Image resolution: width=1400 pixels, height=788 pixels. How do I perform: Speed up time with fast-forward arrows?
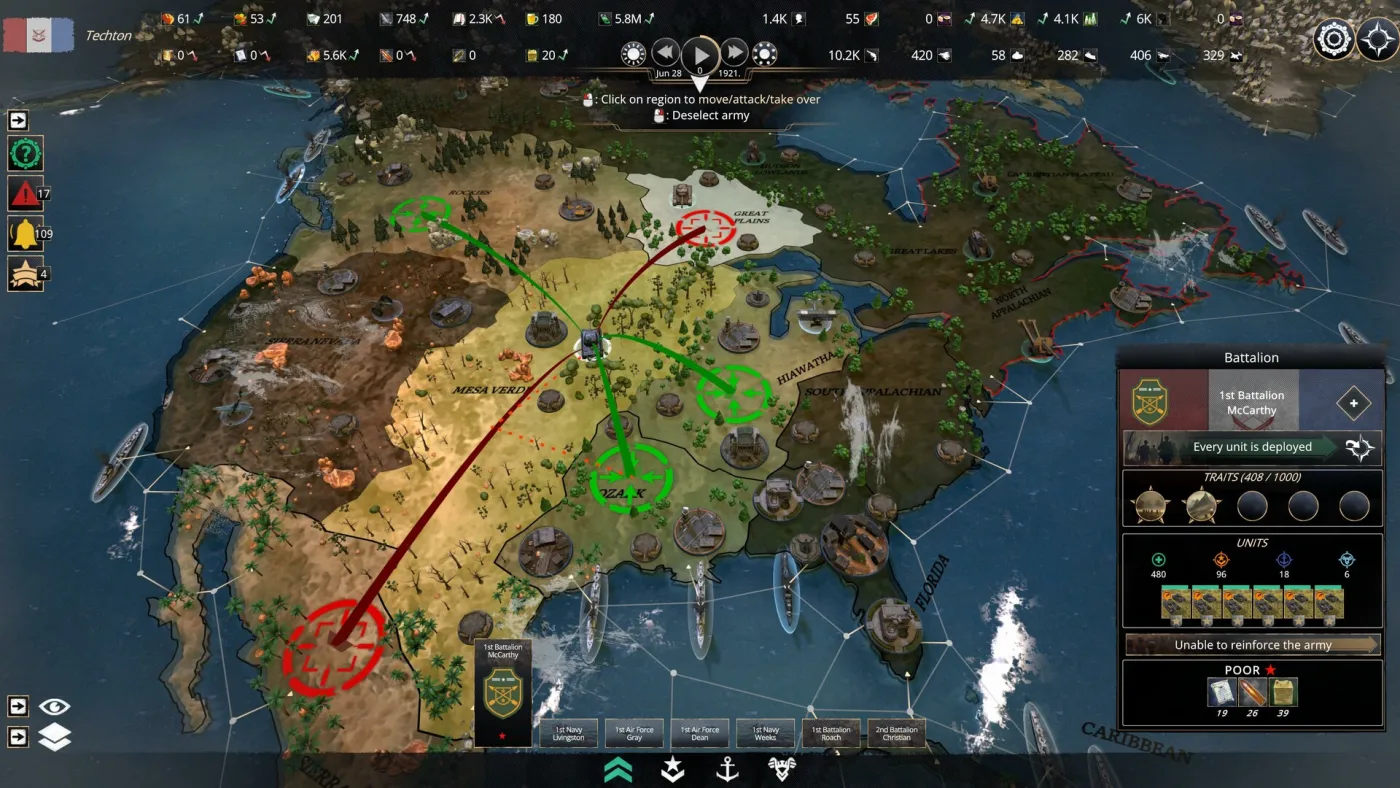[x=735, y=53]
